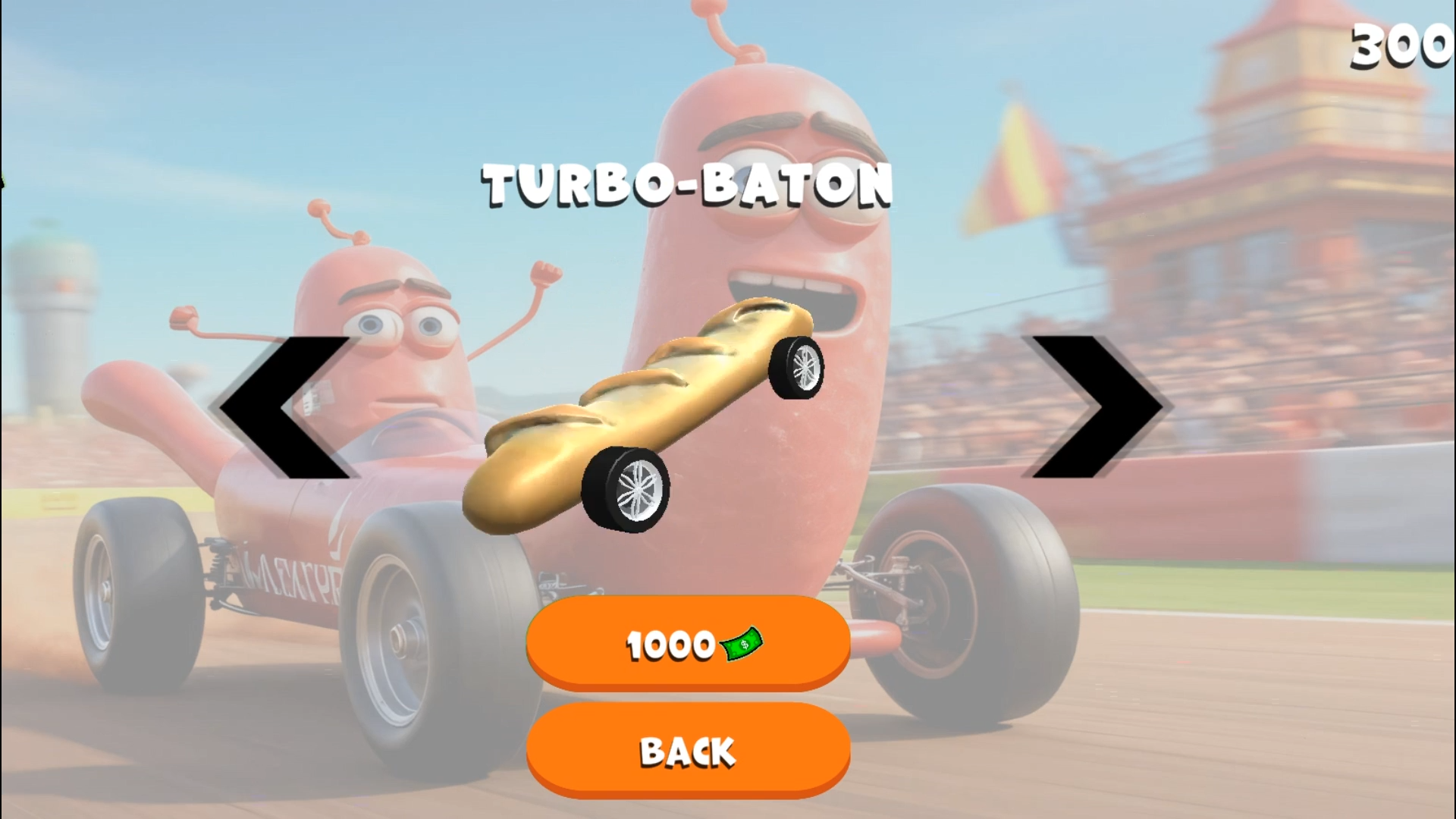Return to the previous menu via BACK

point(686,751)
